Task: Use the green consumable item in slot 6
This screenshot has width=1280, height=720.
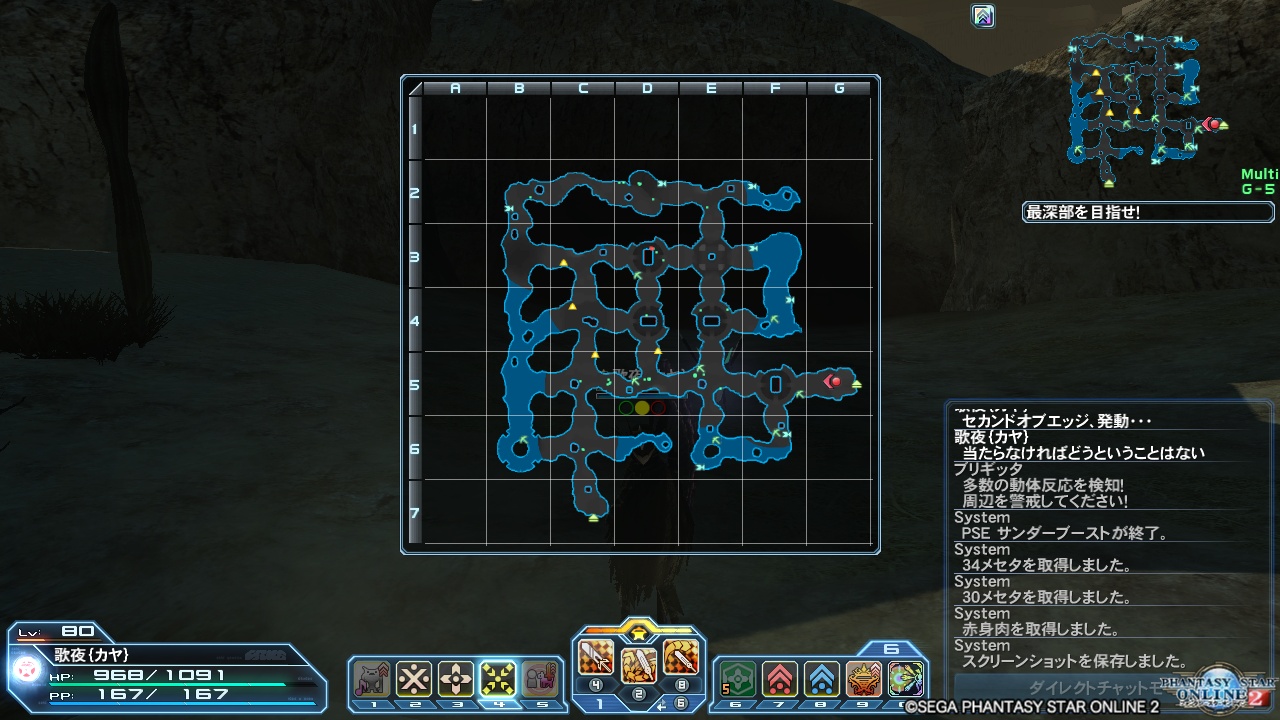Action: [736, 680]
